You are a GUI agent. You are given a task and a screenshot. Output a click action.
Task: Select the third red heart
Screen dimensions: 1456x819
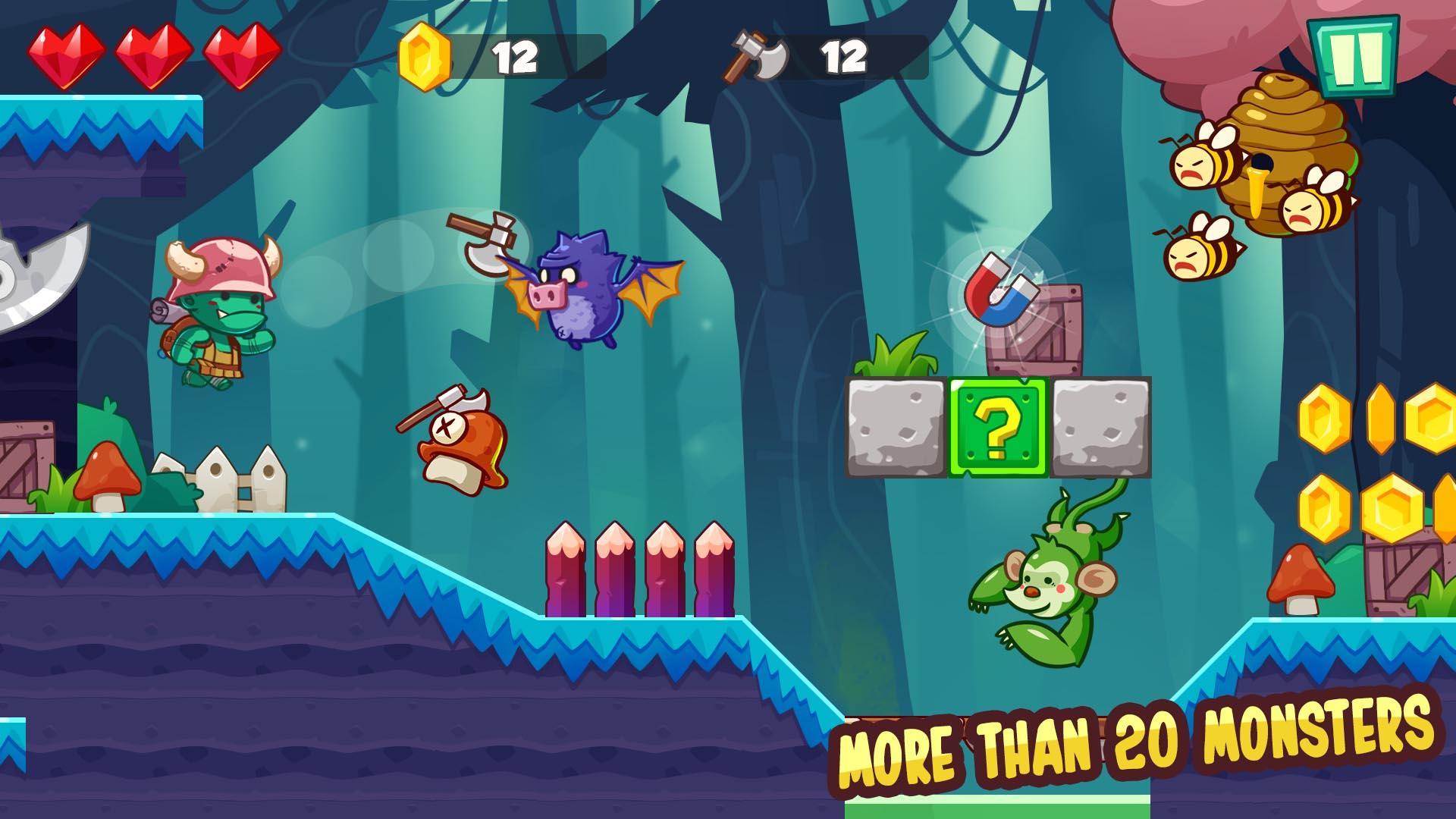coord(241,53)
